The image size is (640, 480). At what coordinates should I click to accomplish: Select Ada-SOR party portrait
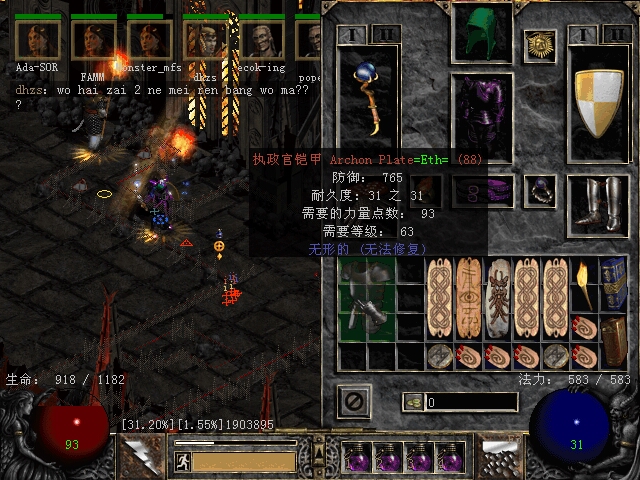[x=38, y=39]
